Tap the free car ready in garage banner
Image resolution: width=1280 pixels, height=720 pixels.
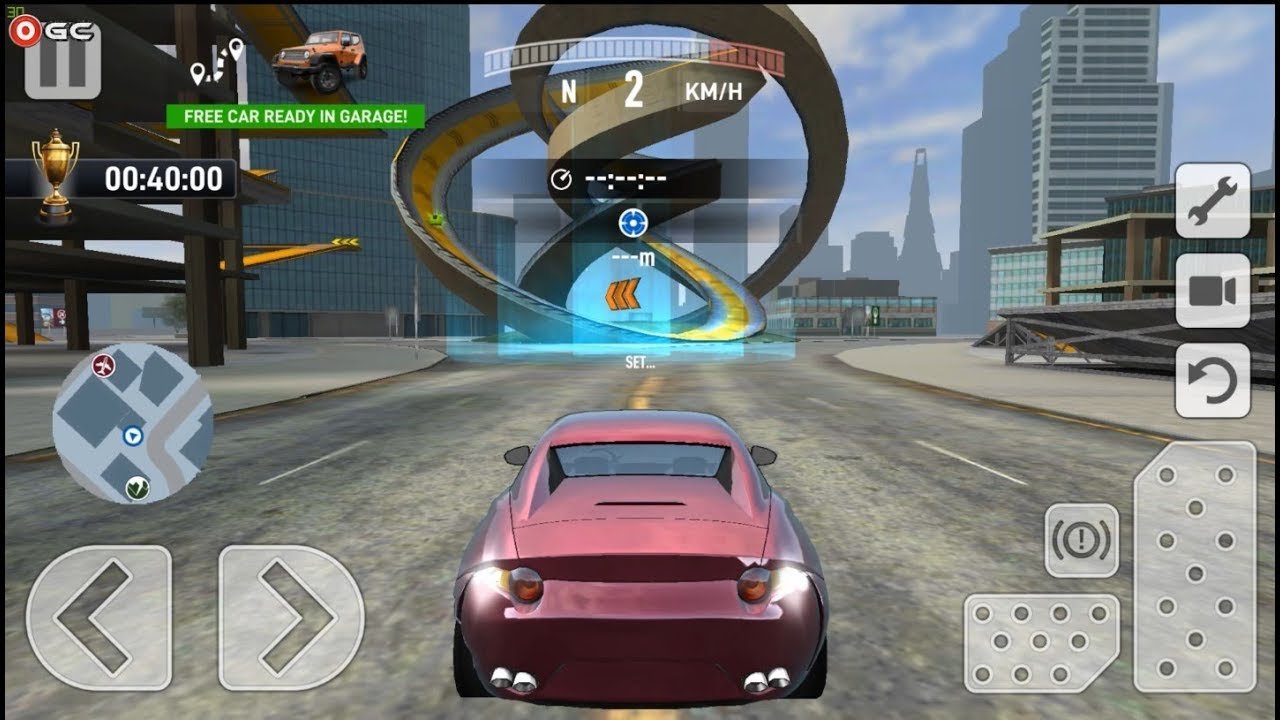coord(295,116)
